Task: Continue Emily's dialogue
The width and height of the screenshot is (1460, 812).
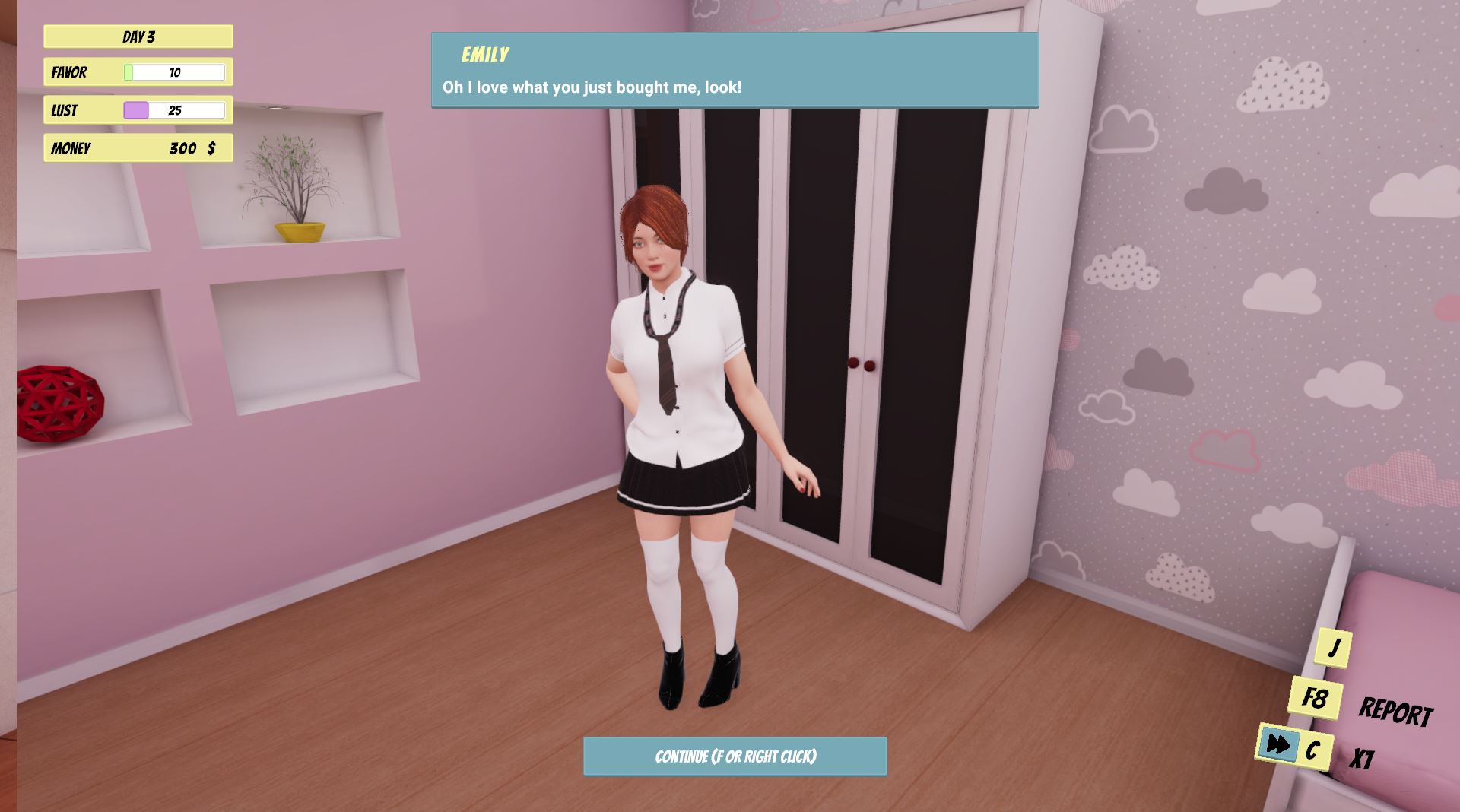Action: (x=735, y=756)
